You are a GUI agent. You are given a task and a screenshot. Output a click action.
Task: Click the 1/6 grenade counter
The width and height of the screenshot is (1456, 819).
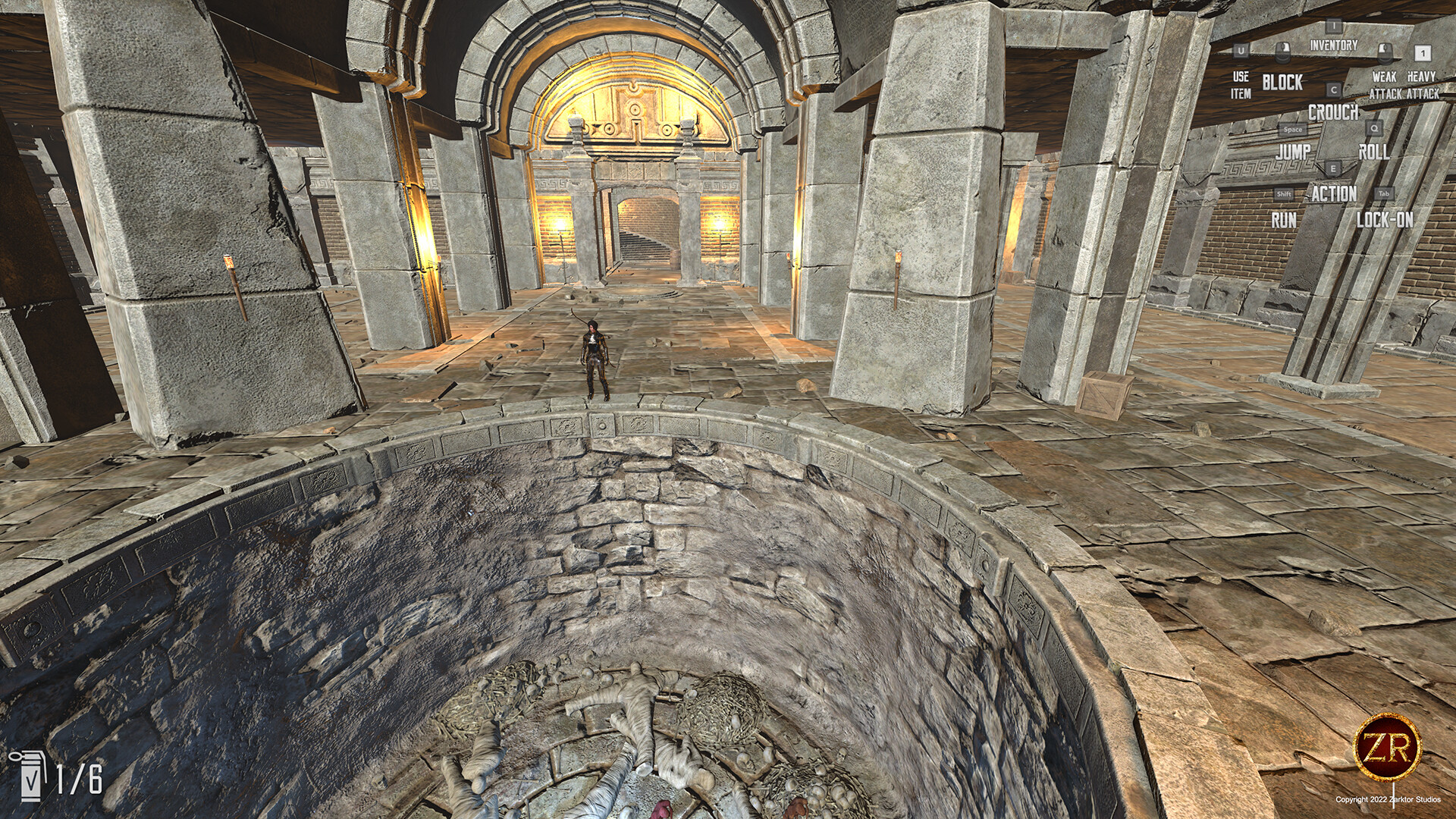point(79,779)
